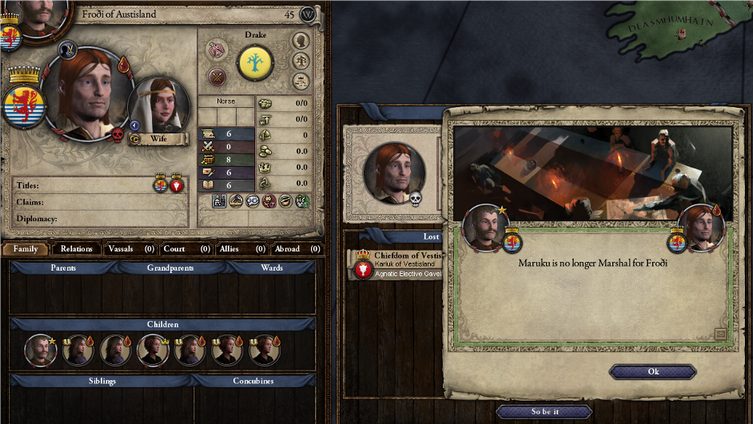This screenshot has width=753, height=424.
Task: Click the So be it button
Action: coord(543,411)
